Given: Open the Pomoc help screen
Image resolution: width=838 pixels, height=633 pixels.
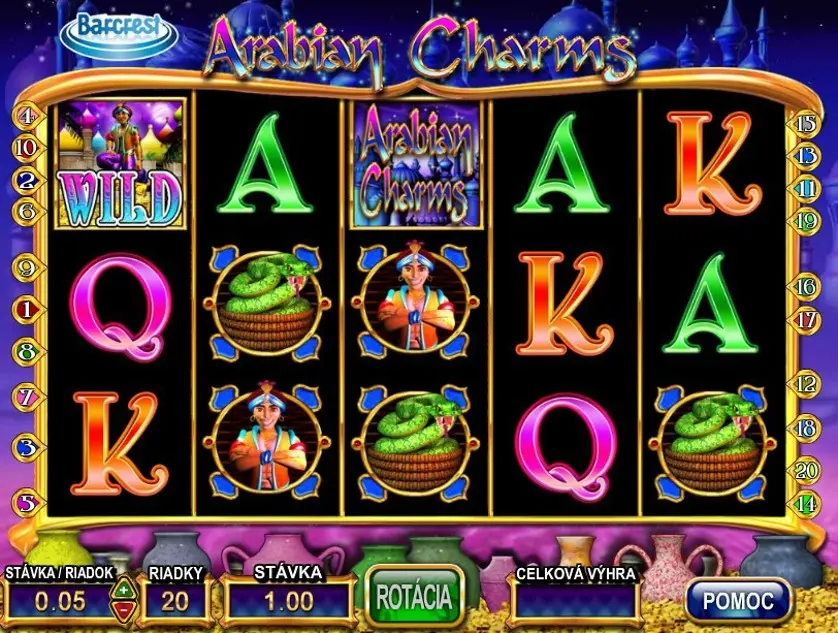Looking at the screenshot, I should tap(738, 600).
